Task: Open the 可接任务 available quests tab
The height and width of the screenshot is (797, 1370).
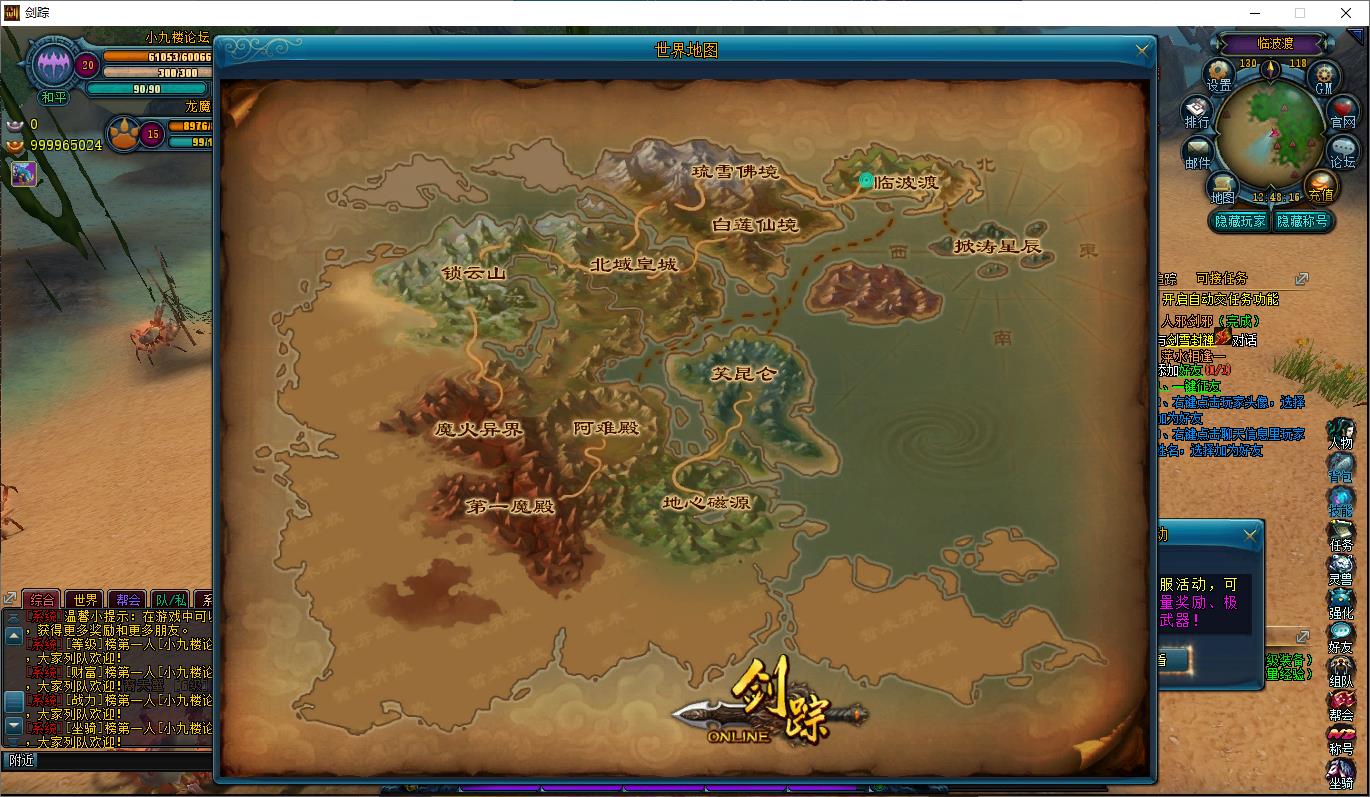Action: point(1221,279)
